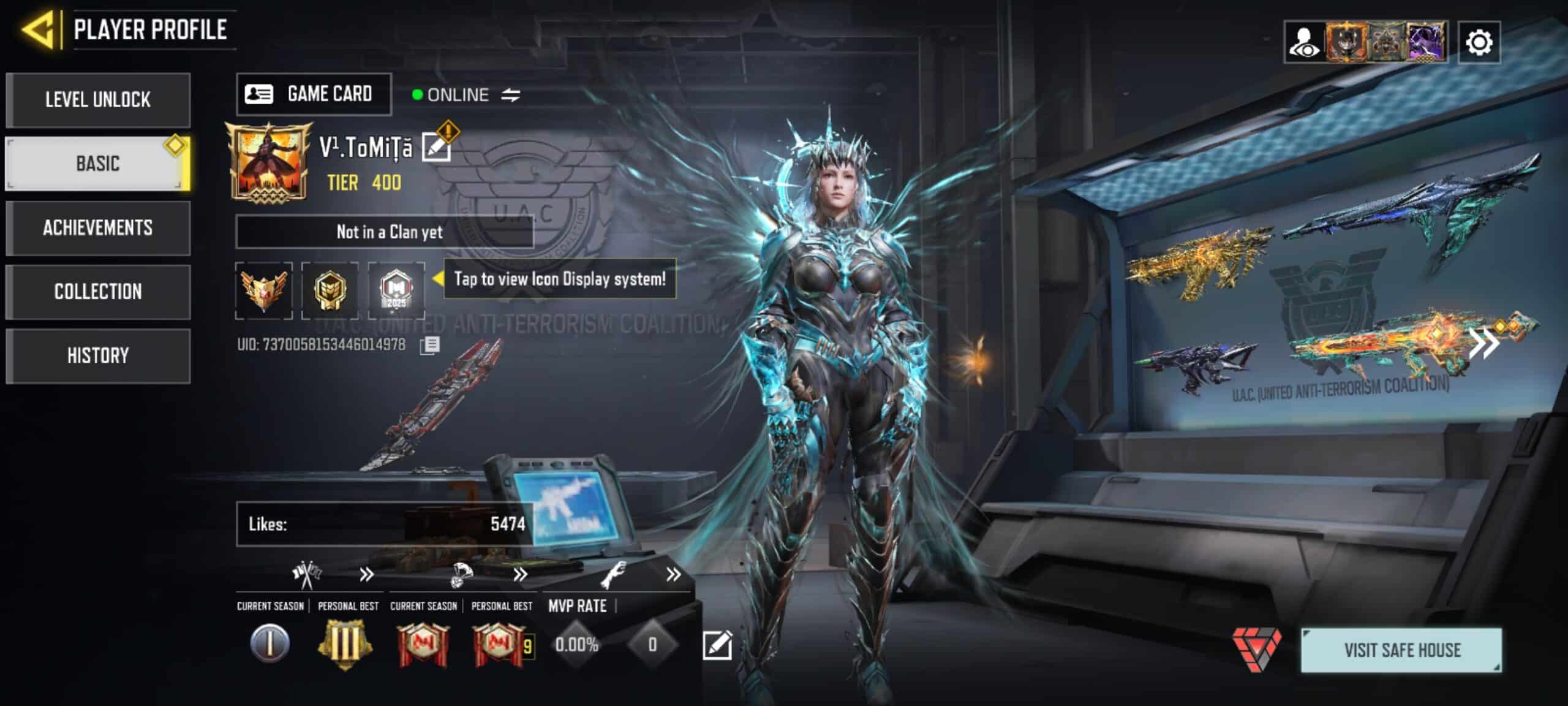Visit Safe House
1568x706 pixels.
click(x=1401, y=650)
